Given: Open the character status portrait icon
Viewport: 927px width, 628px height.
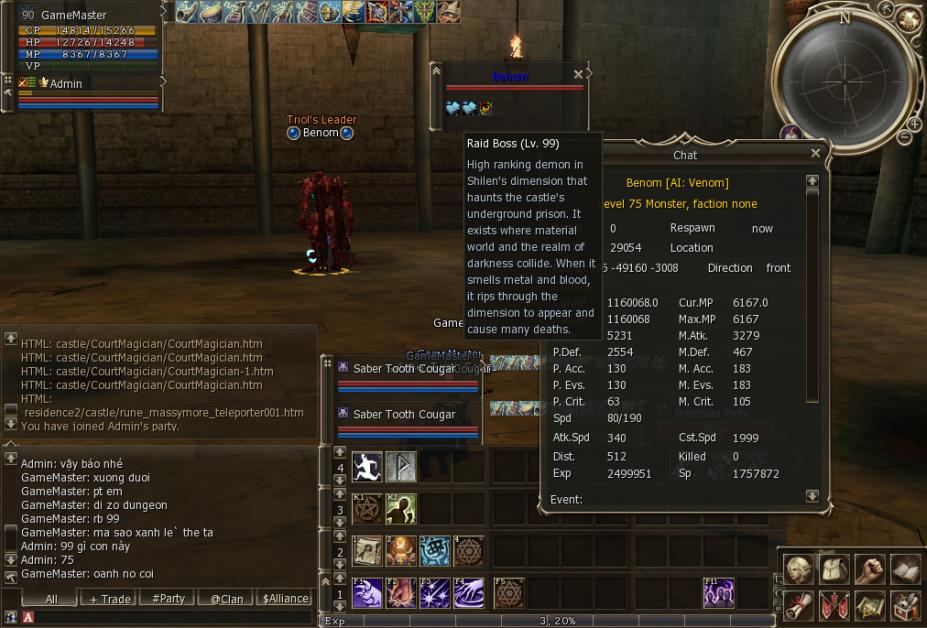Looking at the screenshot, I should pos(797,570).
